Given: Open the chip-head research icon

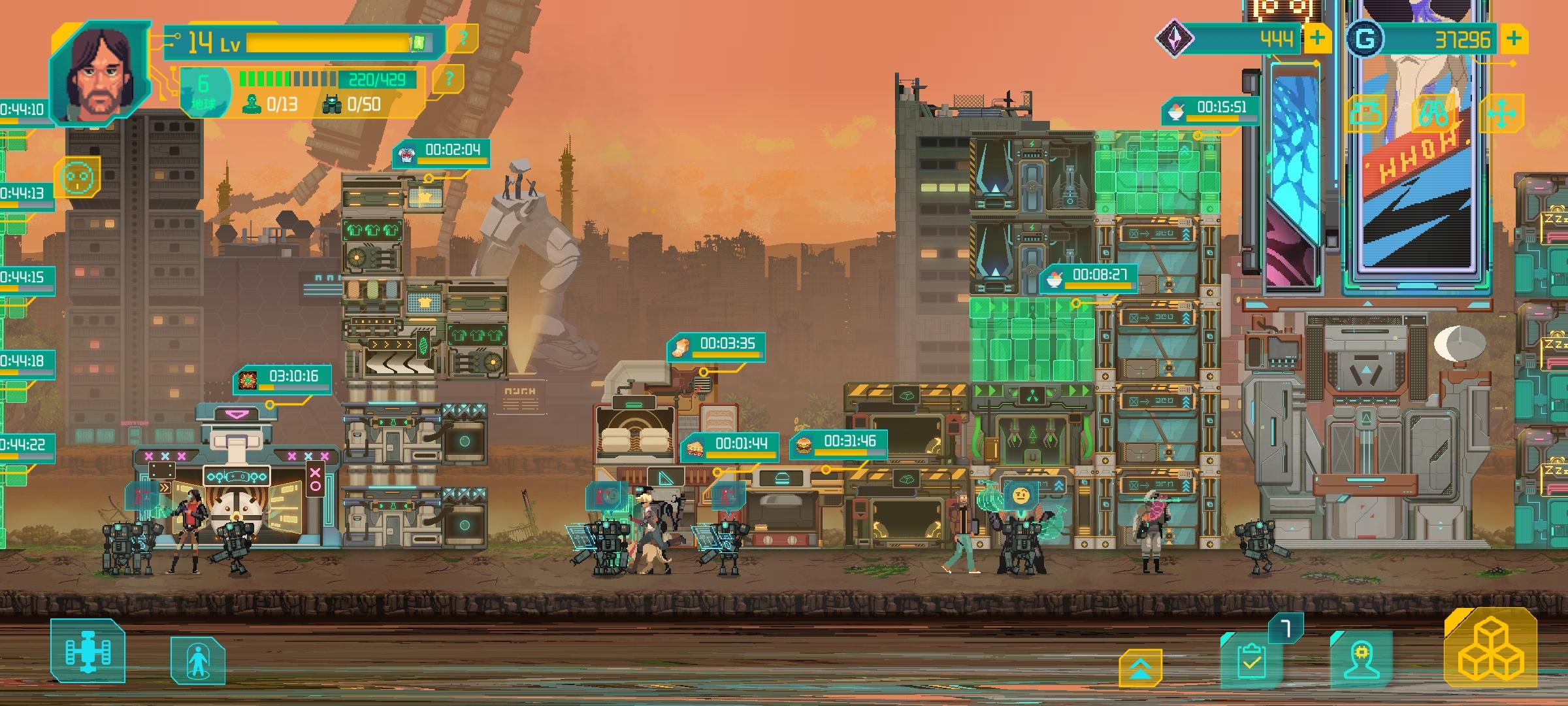Looking at the screenshot, I should click(x=1362, y=659).
